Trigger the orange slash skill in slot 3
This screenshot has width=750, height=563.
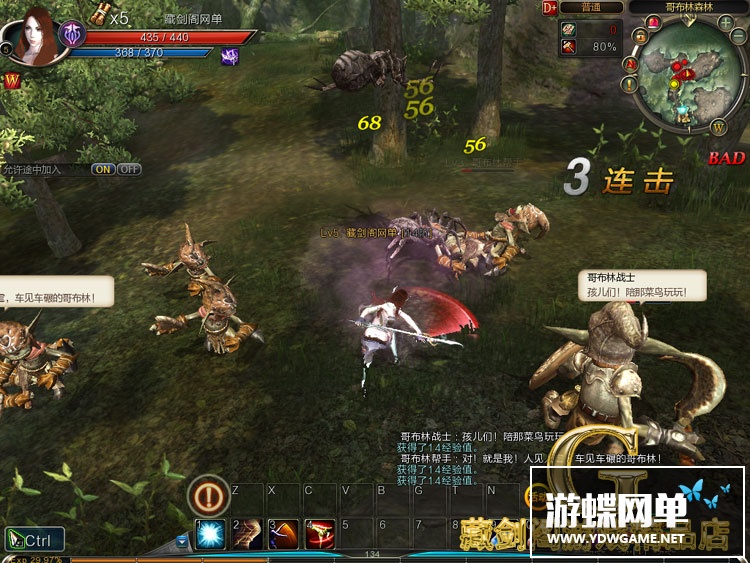[284, 534]
